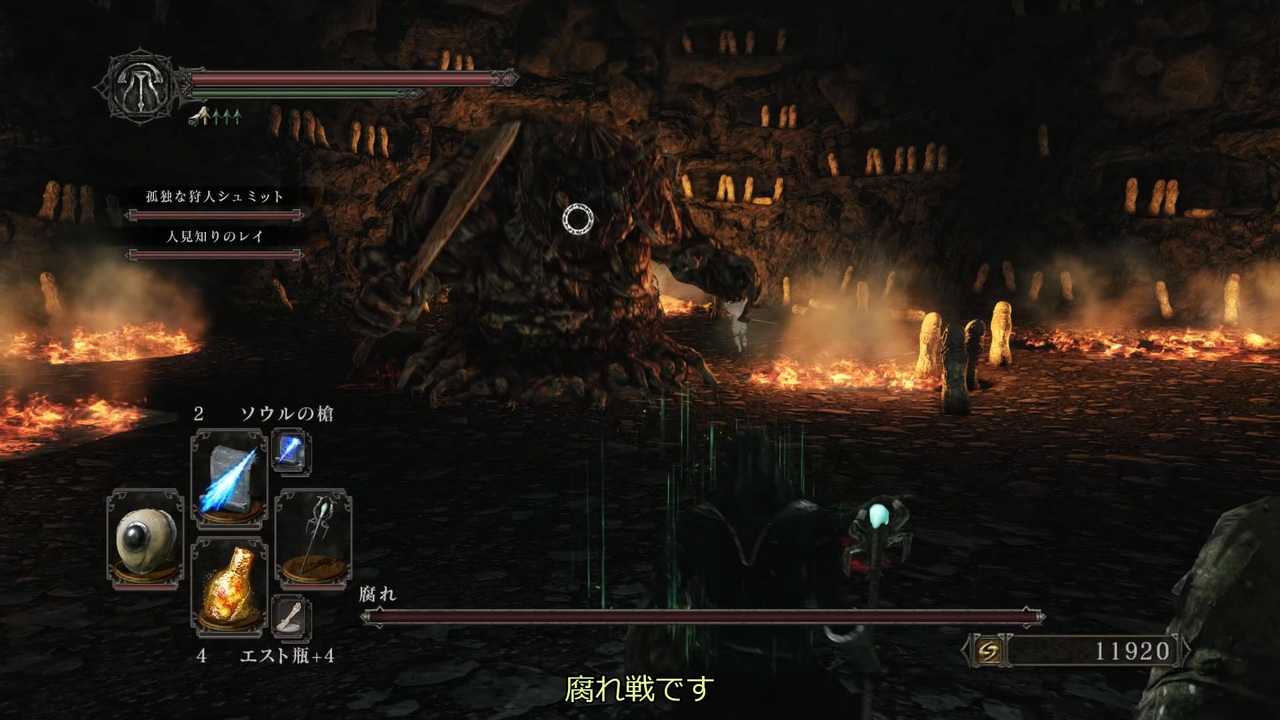This screenshot has width=1280, height=720.
Task: Click the small attuned spell icon
Action: [292, 451]
